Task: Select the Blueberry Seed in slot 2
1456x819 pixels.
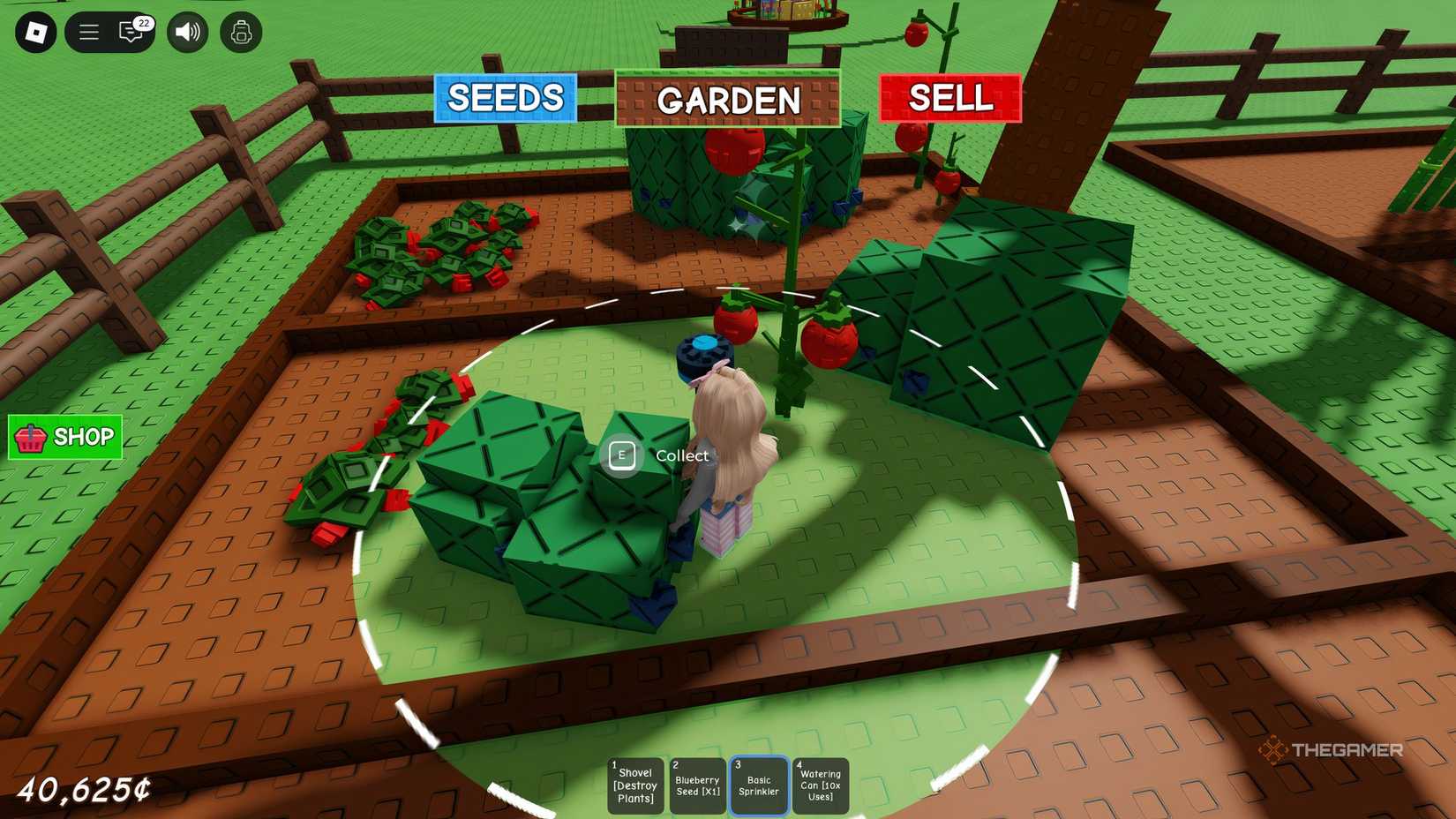Action: coord(696,785)
